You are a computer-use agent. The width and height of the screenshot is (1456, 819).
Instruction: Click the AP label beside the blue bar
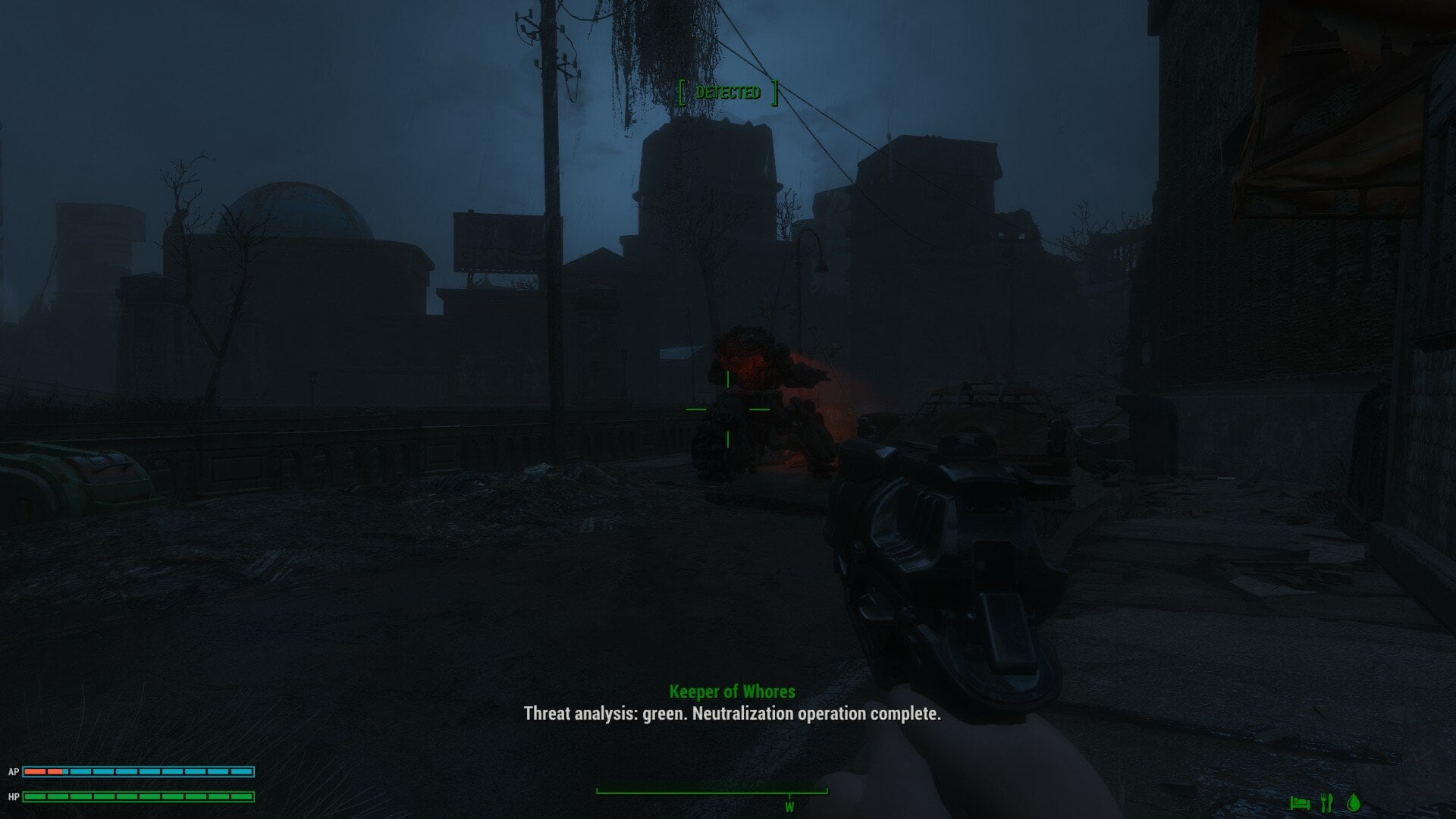[x=14, y=772]
